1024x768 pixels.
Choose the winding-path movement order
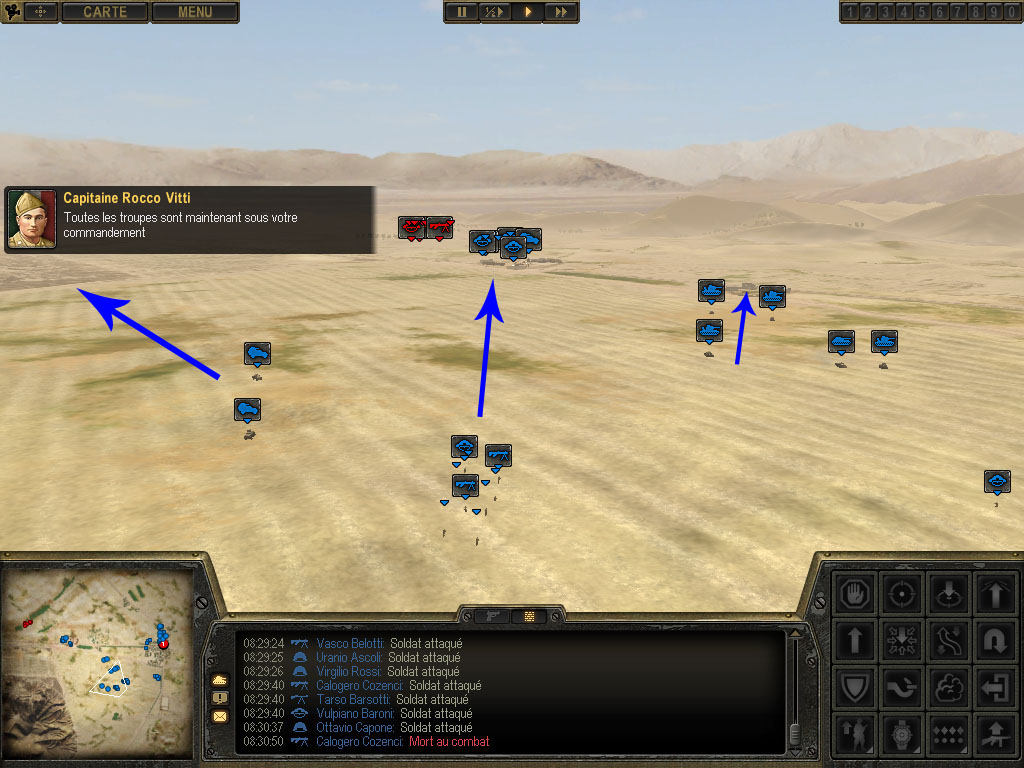(x=948, y=641)
